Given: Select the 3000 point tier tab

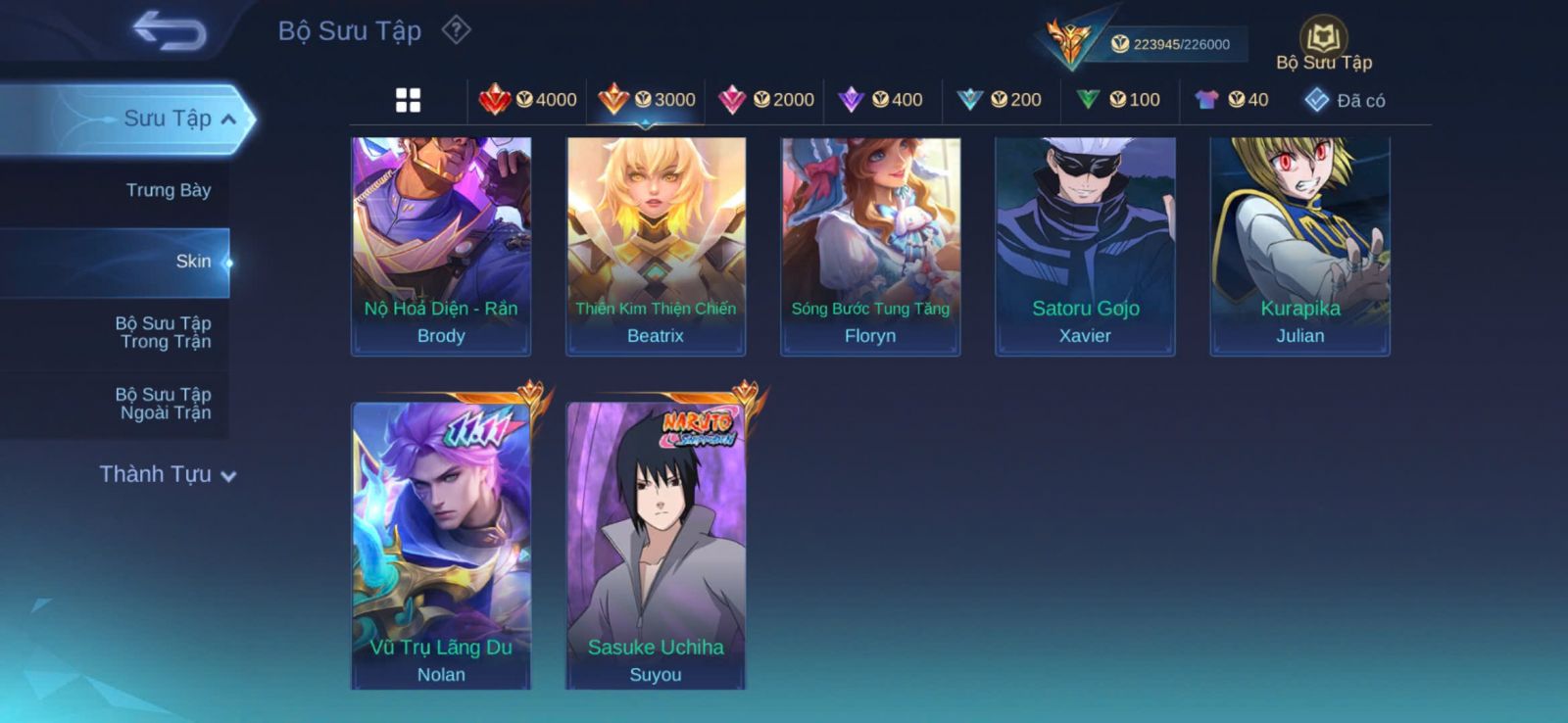Looking at the screenshot, I should pyautogui.click(x=647, y=100).
